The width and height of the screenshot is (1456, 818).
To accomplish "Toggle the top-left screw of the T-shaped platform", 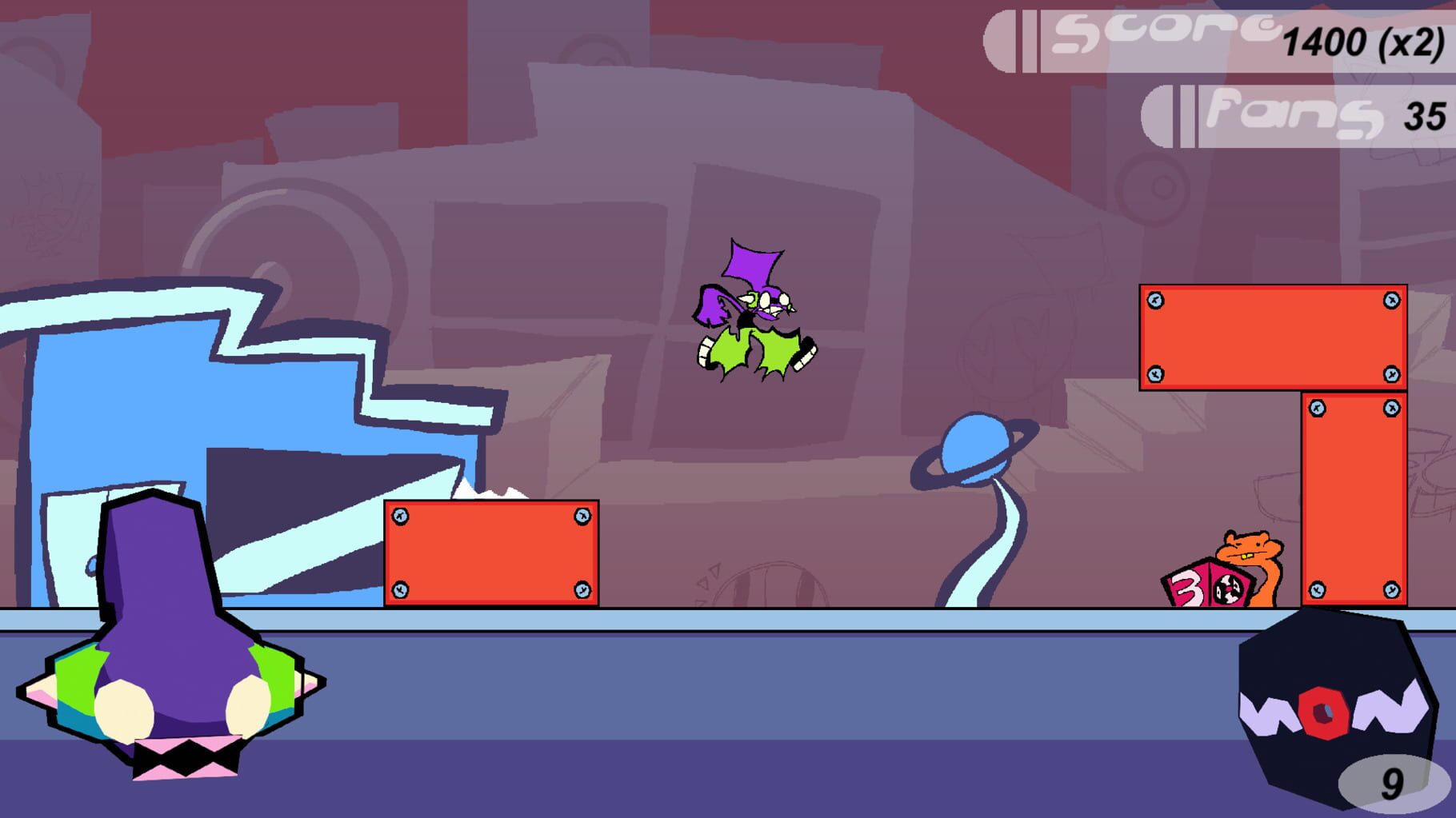I will click(x=1154, y=298).
